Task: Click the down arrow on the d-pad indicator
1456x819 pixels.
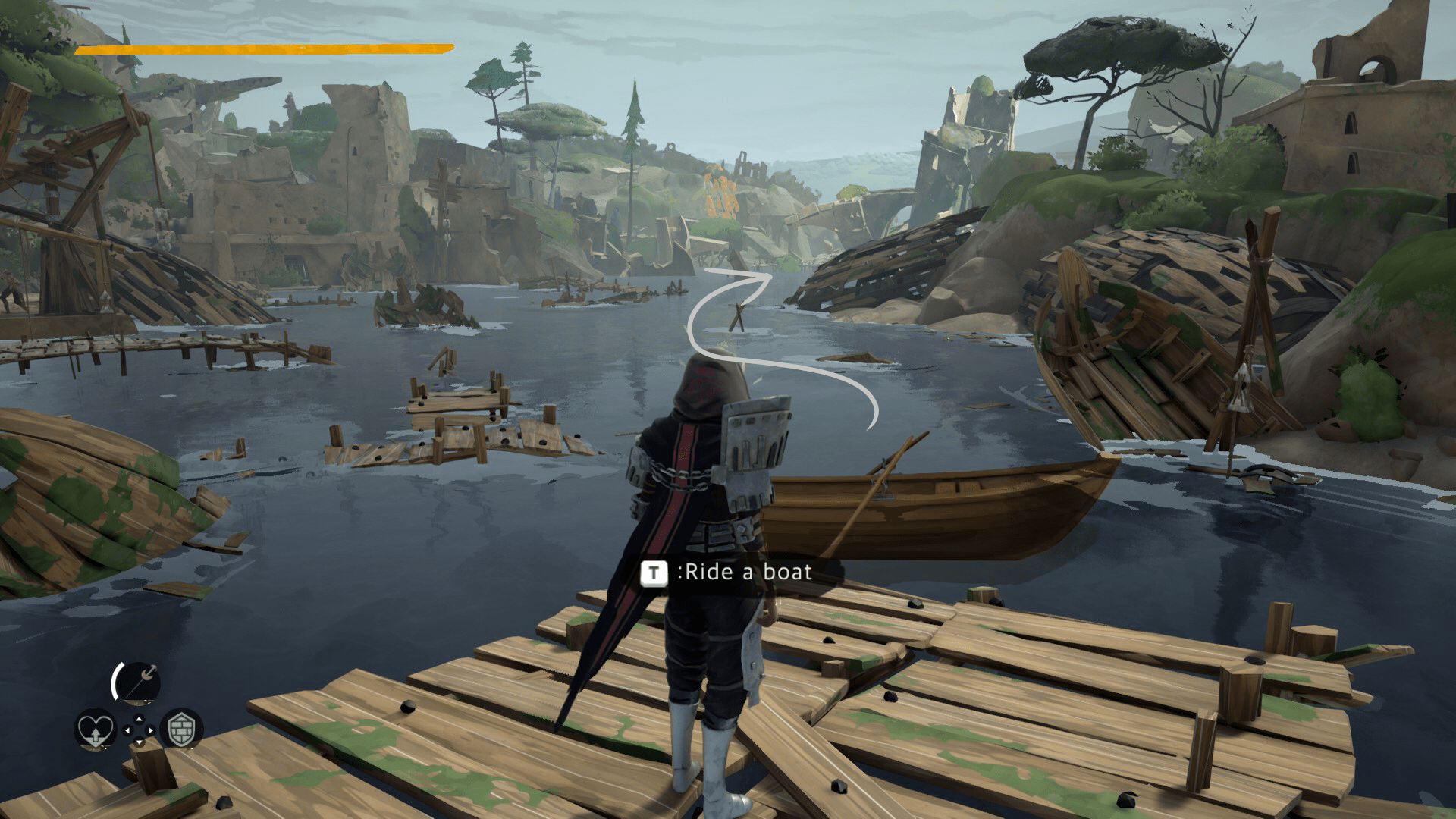Action: tap(140, 742)
